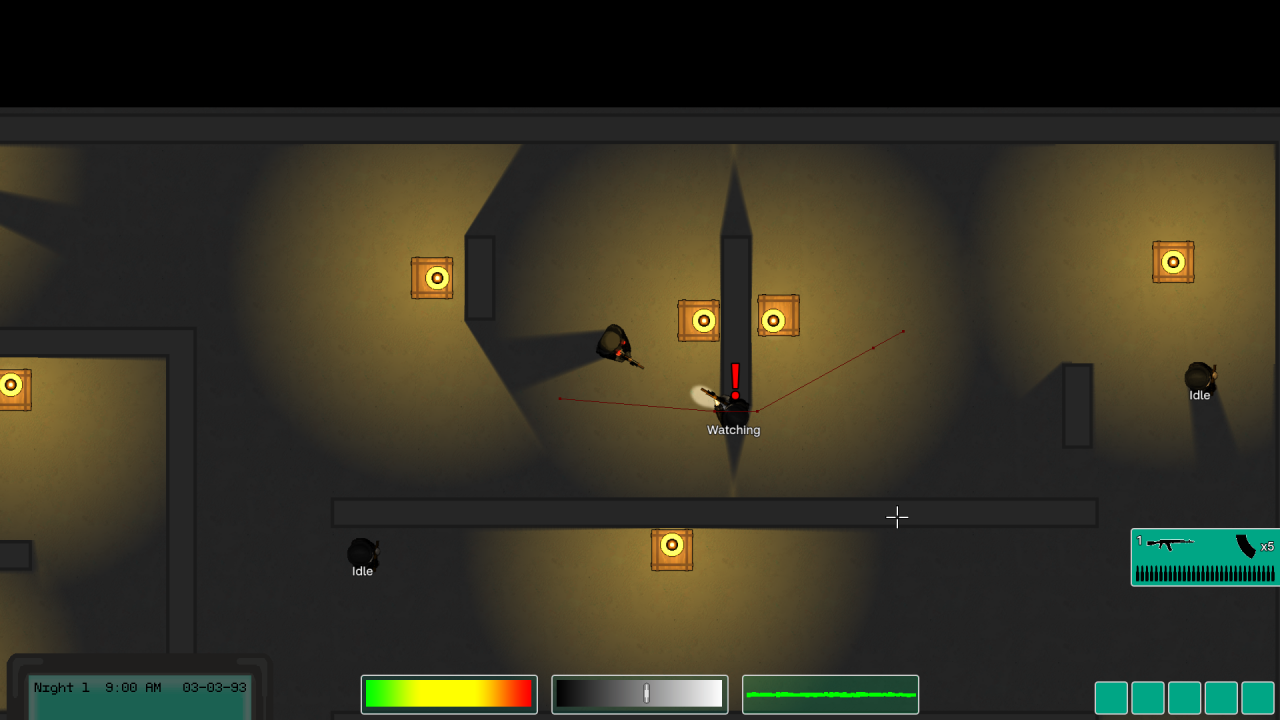Click the green-to-red health gradient bar
The image size is (1280, 720).
448,693
